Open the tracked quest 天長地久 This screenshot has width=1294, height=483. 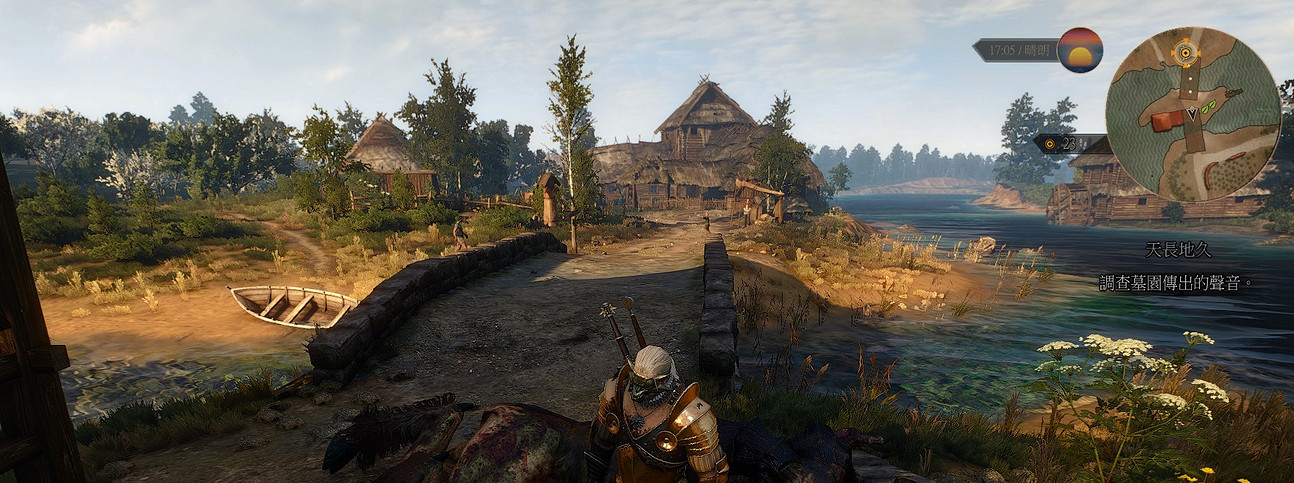point(1179,250)
